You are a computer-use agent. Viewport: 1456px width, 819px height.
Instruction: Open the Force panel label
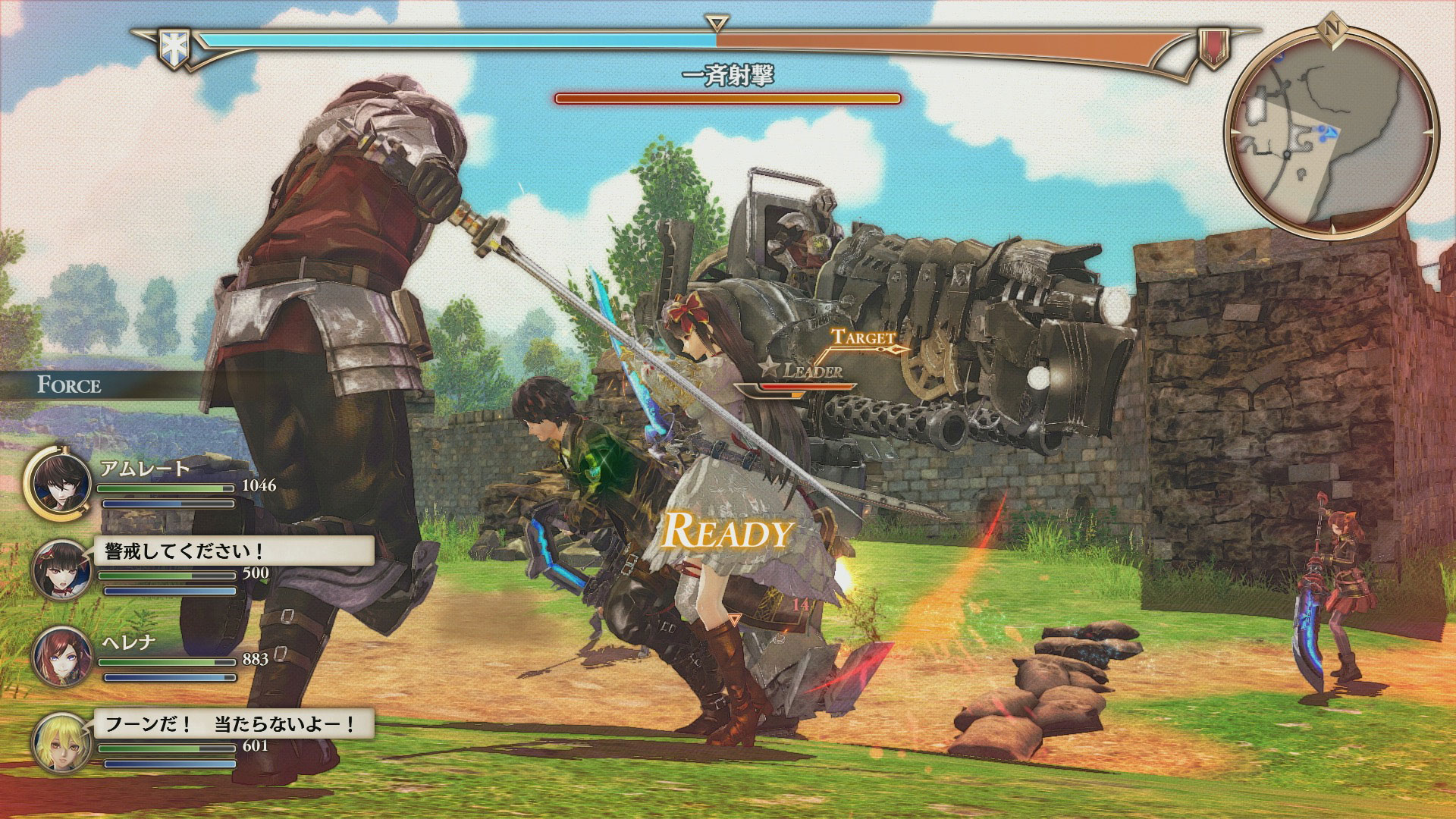(x=70, y=384)
